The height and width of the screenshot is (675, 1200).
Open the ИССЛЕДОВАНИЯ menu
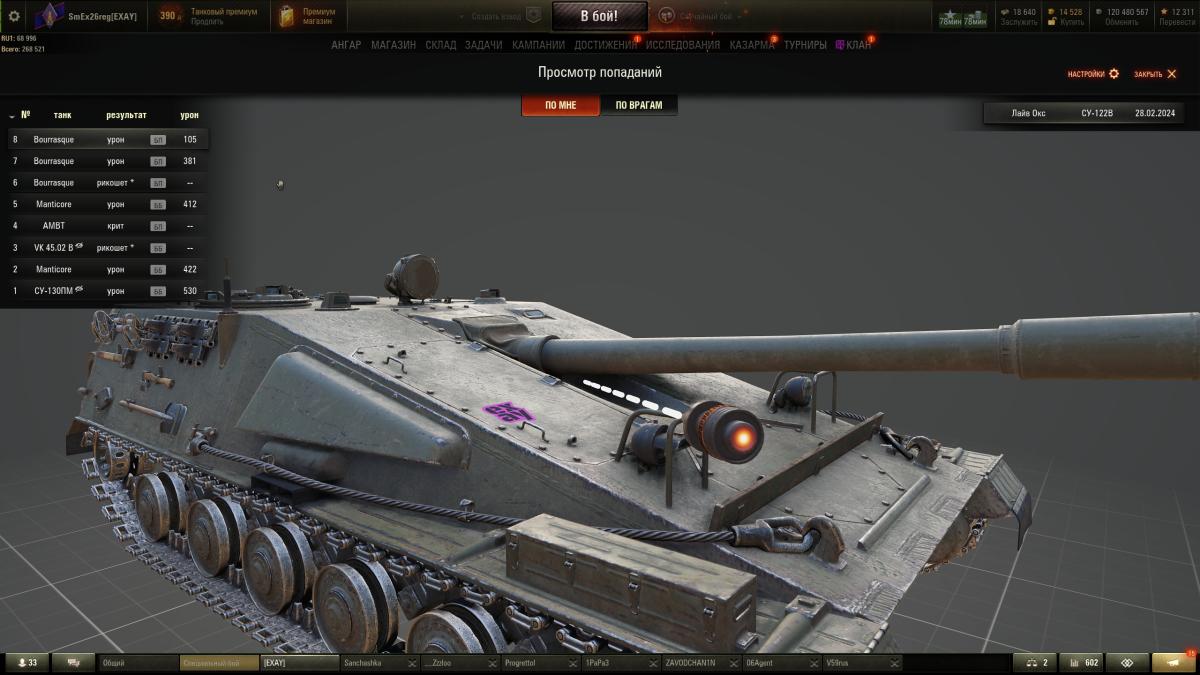click(x=682, y=45)
